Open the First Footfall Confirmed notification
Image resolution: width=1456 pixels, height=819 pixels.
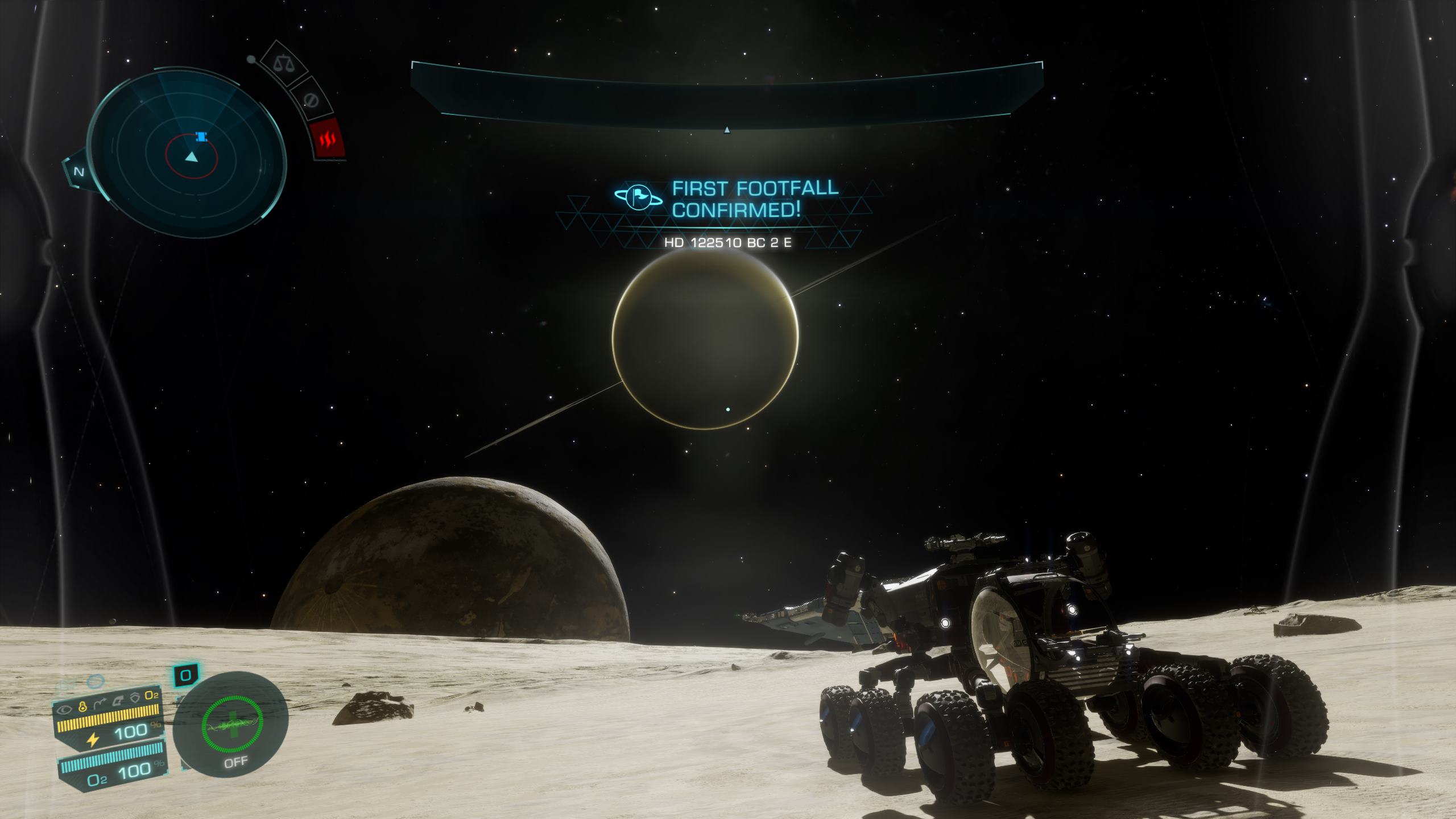point(728,199)
